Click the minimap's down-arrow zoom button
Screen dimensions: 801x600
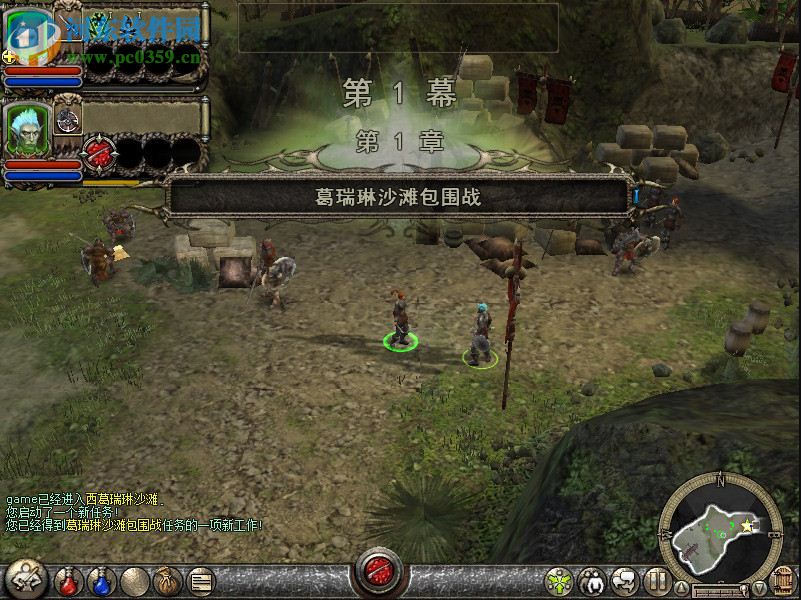pos(759,588)
